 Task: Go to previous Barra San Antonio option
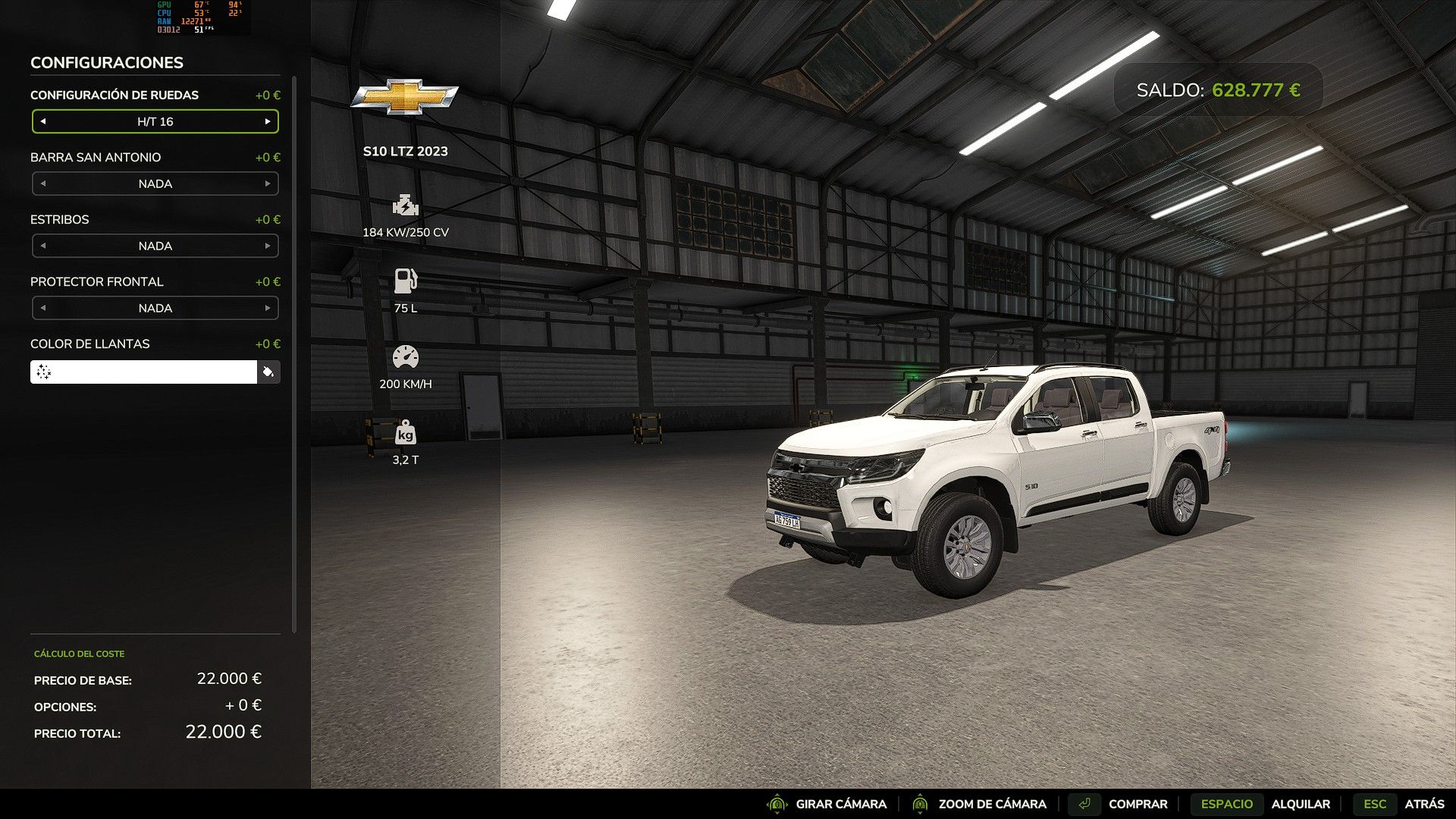click(x=43, y=184)
